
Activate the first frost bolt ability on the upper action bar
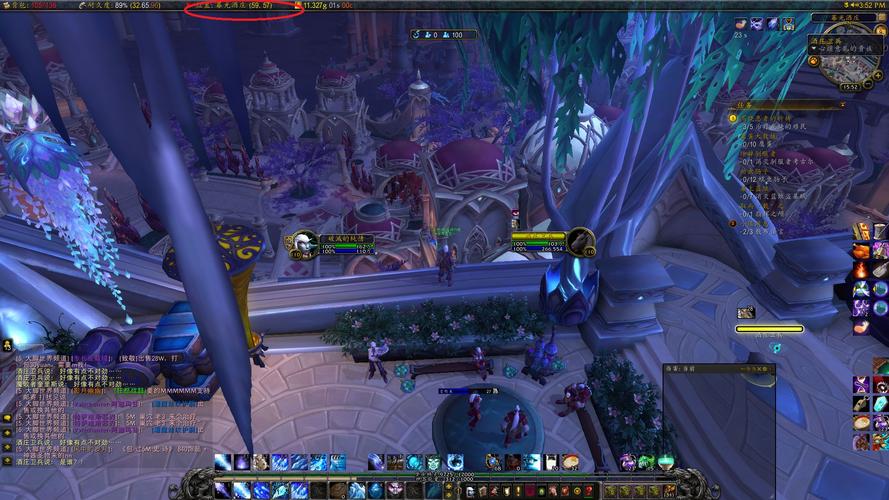(223, 462)
